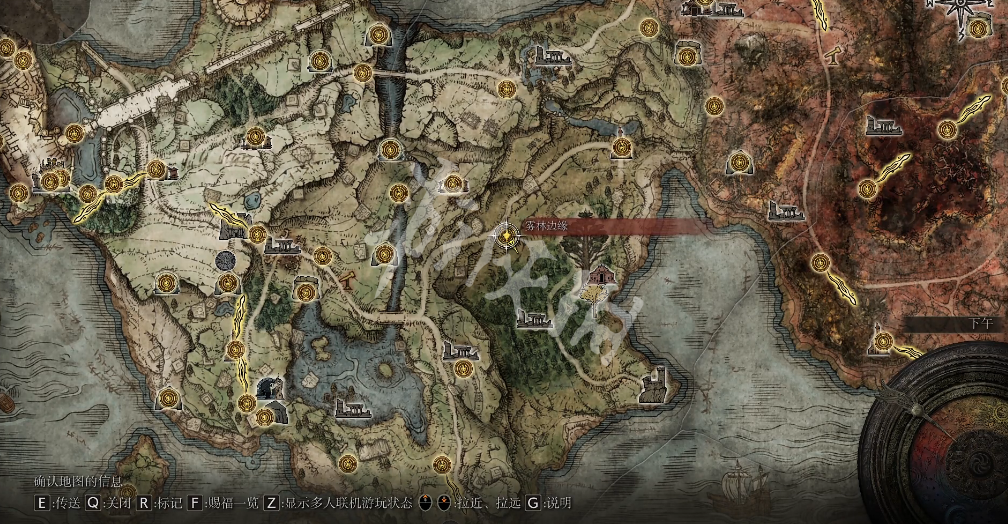Screen dimensions: 1008x524
Task: Select the highlighted 雾林边缘 grace marker
Action: click(x=507, y=236)
